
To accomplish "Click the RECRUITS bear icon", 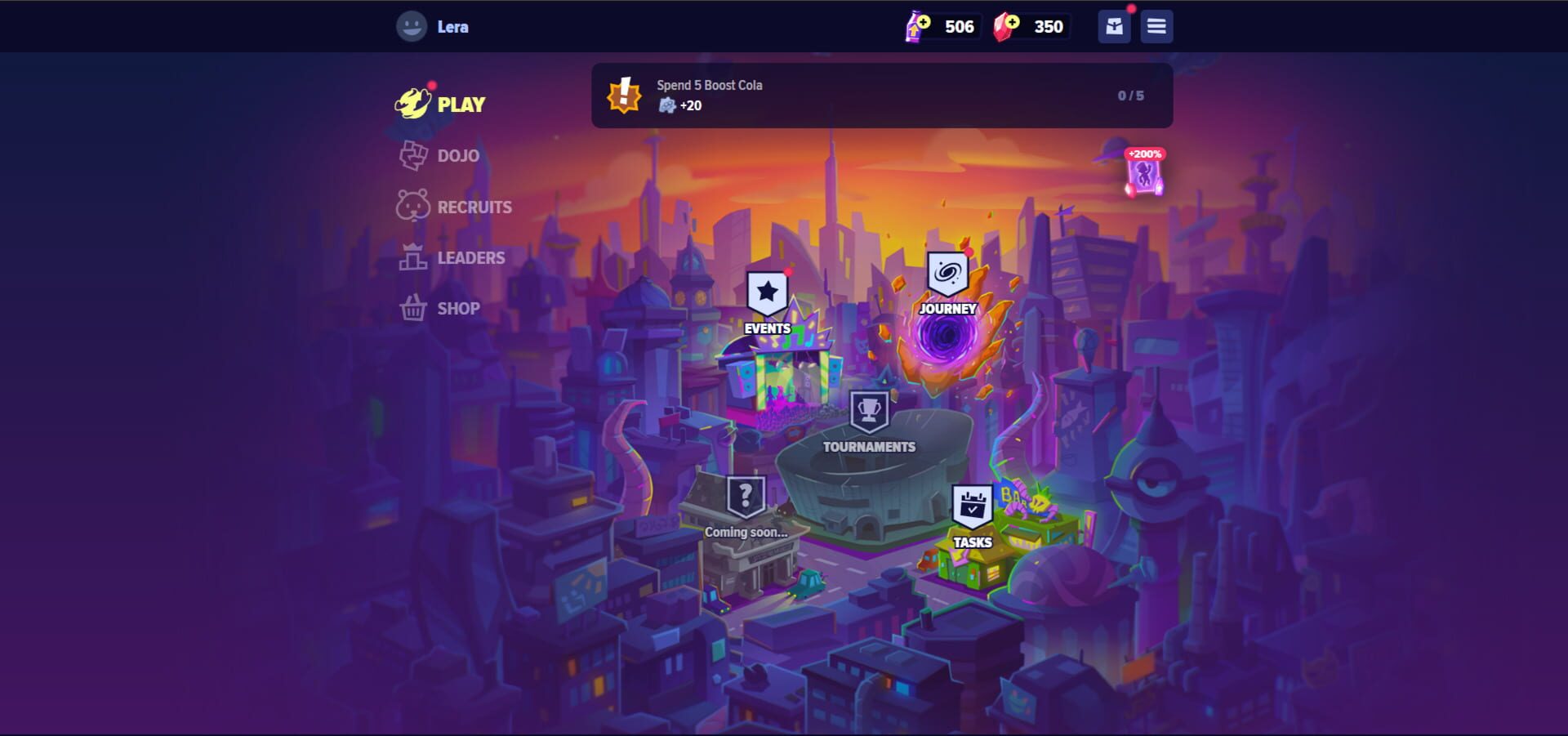I will click(414, 207).
